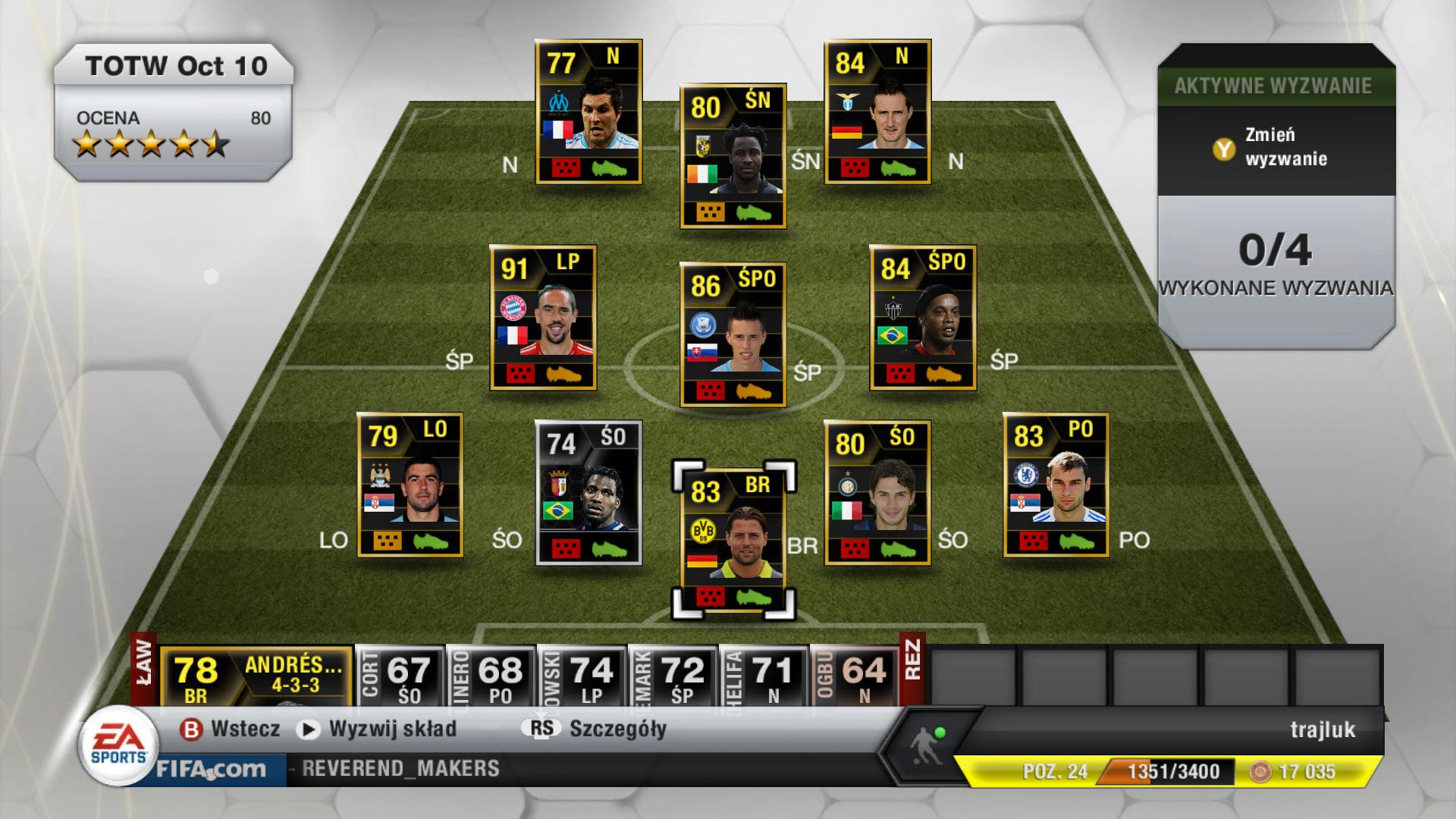Select Wyzwij skład to challenge the squad

click(391, 727)
